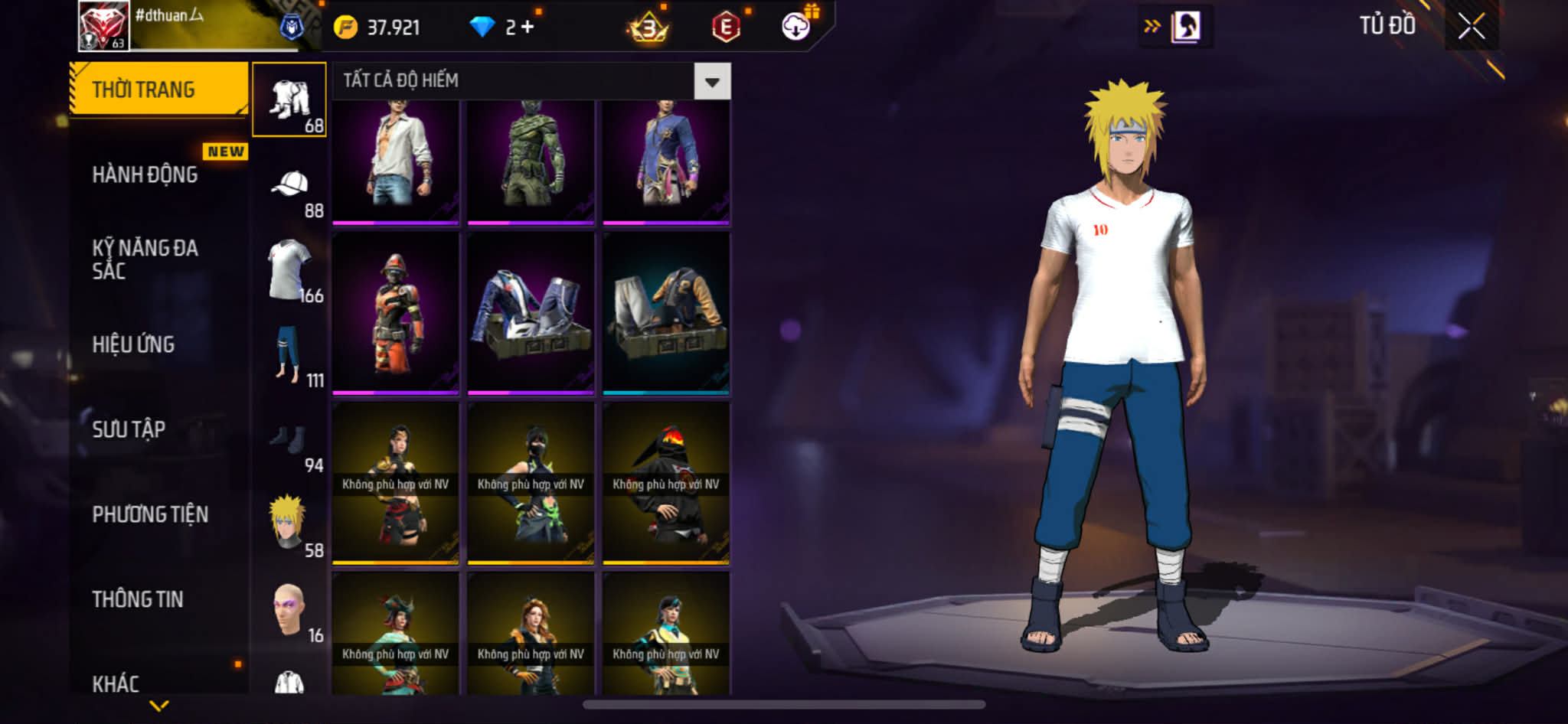1568x724 pixels.
Task: Select the green camo armor outfit
Action: pos(531,161)
